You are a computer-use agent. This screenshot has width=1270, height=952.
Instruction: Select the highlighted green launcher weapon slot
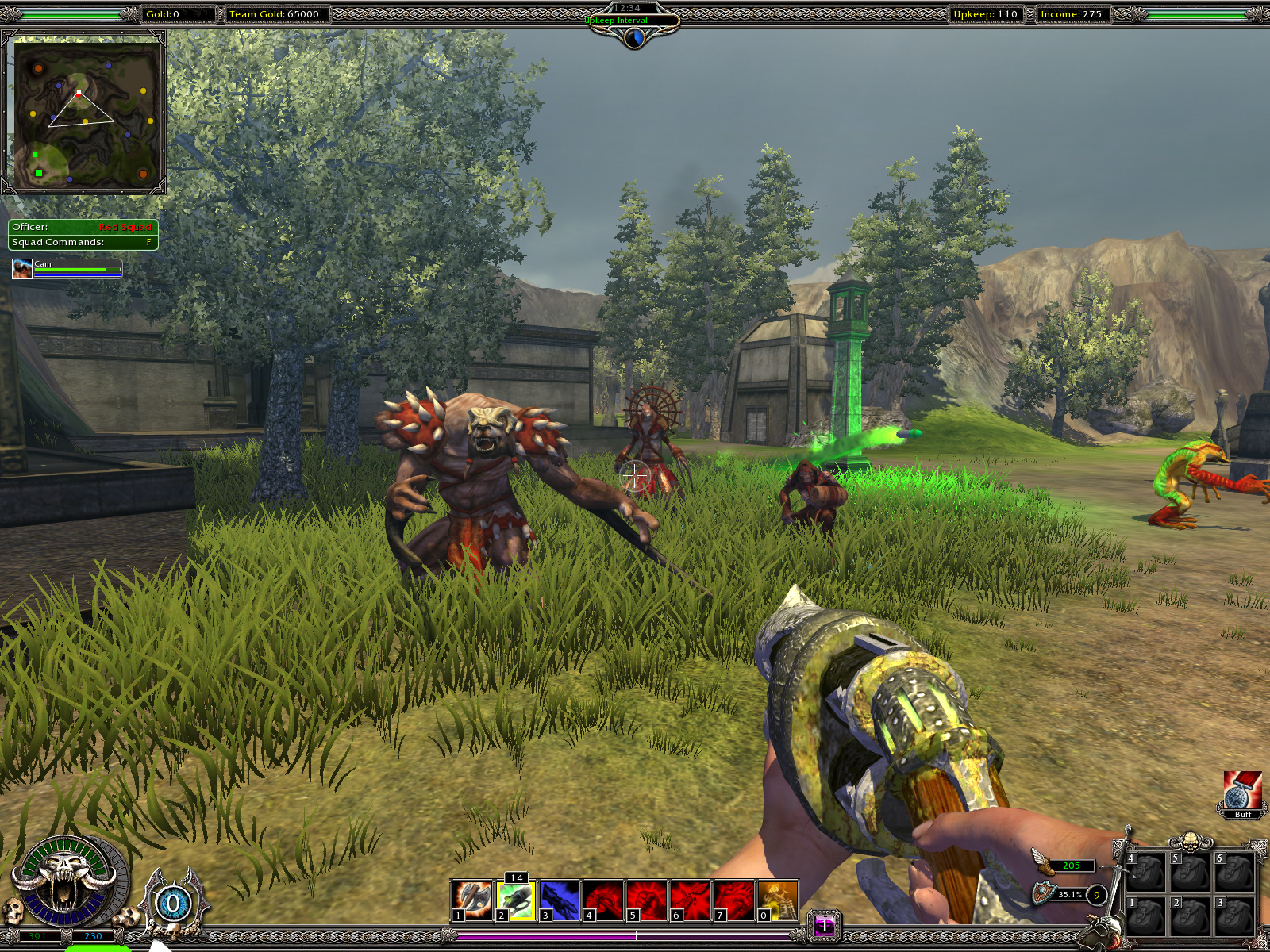pos(516,900)
